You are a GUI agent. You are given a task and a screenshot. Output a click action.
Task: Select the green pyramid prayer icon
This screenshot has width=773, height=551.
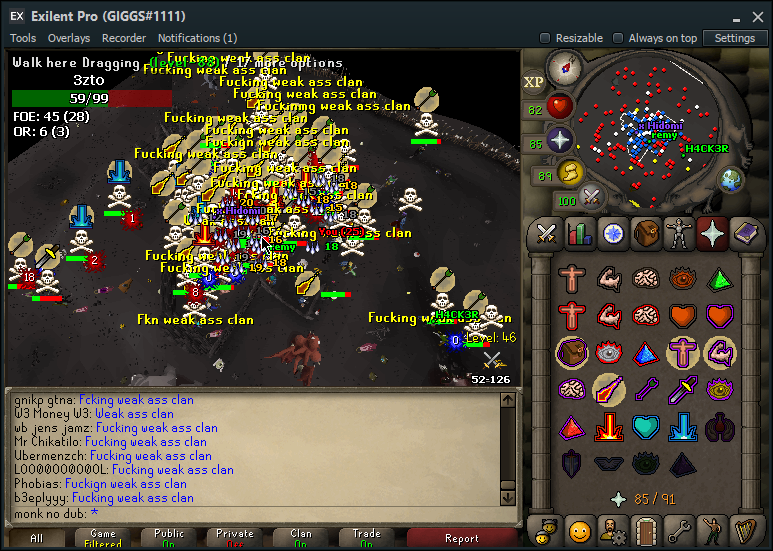point(719,278)
